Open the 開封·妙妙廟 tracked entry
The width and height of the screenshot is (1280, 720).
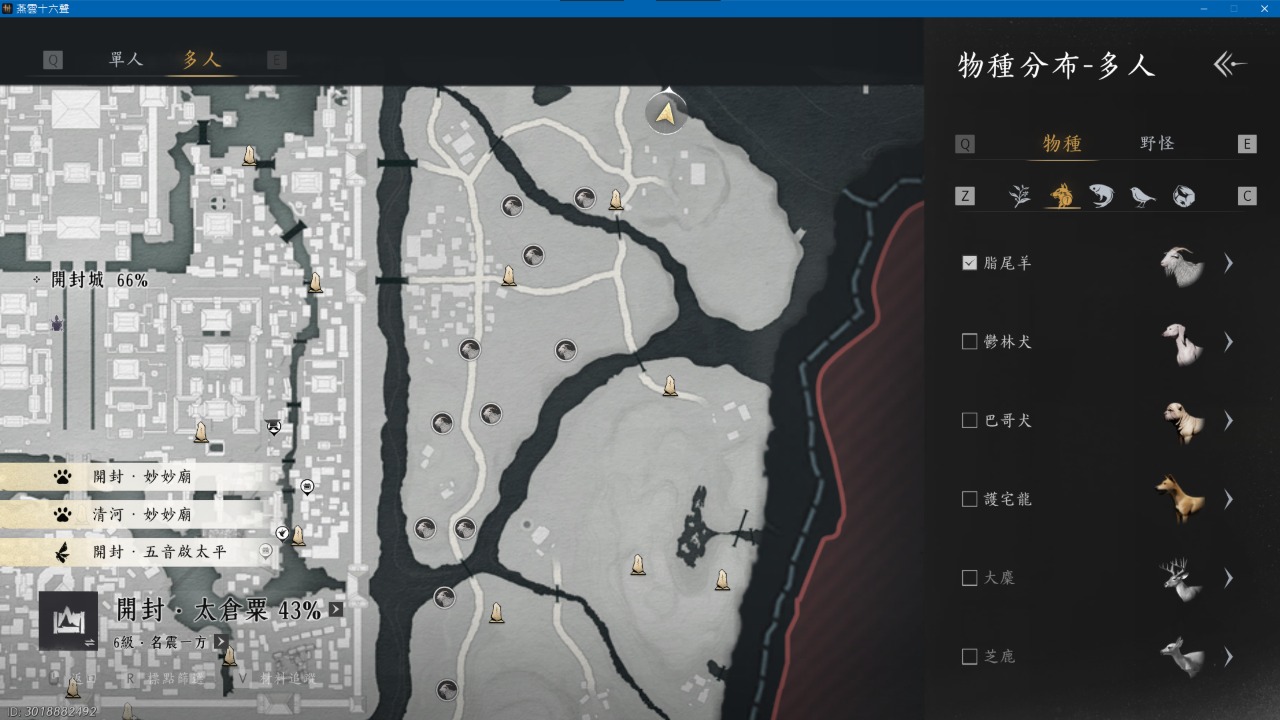click(x=141, y=477)
